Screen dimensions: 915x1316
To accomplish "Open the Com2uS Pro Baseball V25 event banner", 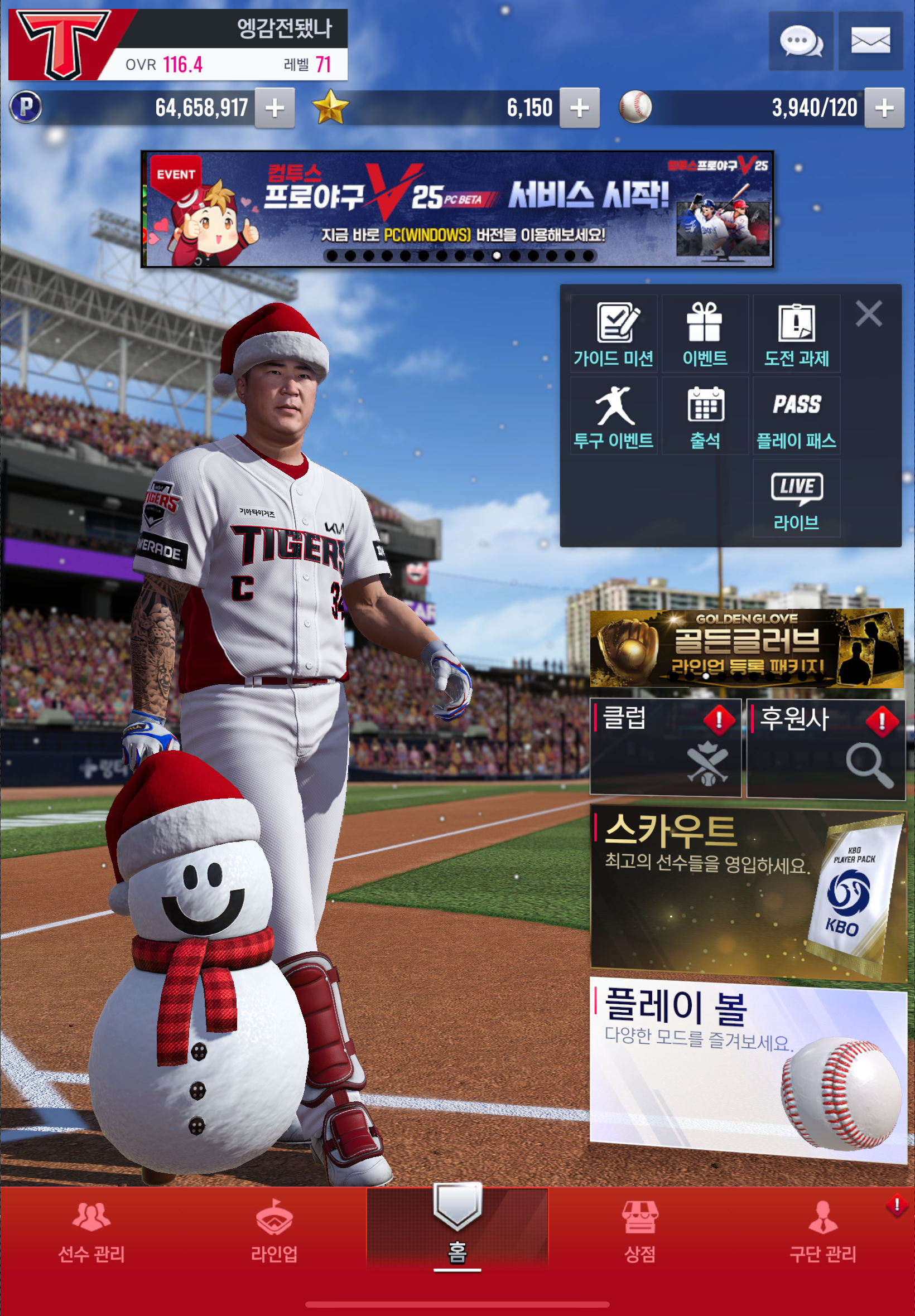I will [457, 209].
